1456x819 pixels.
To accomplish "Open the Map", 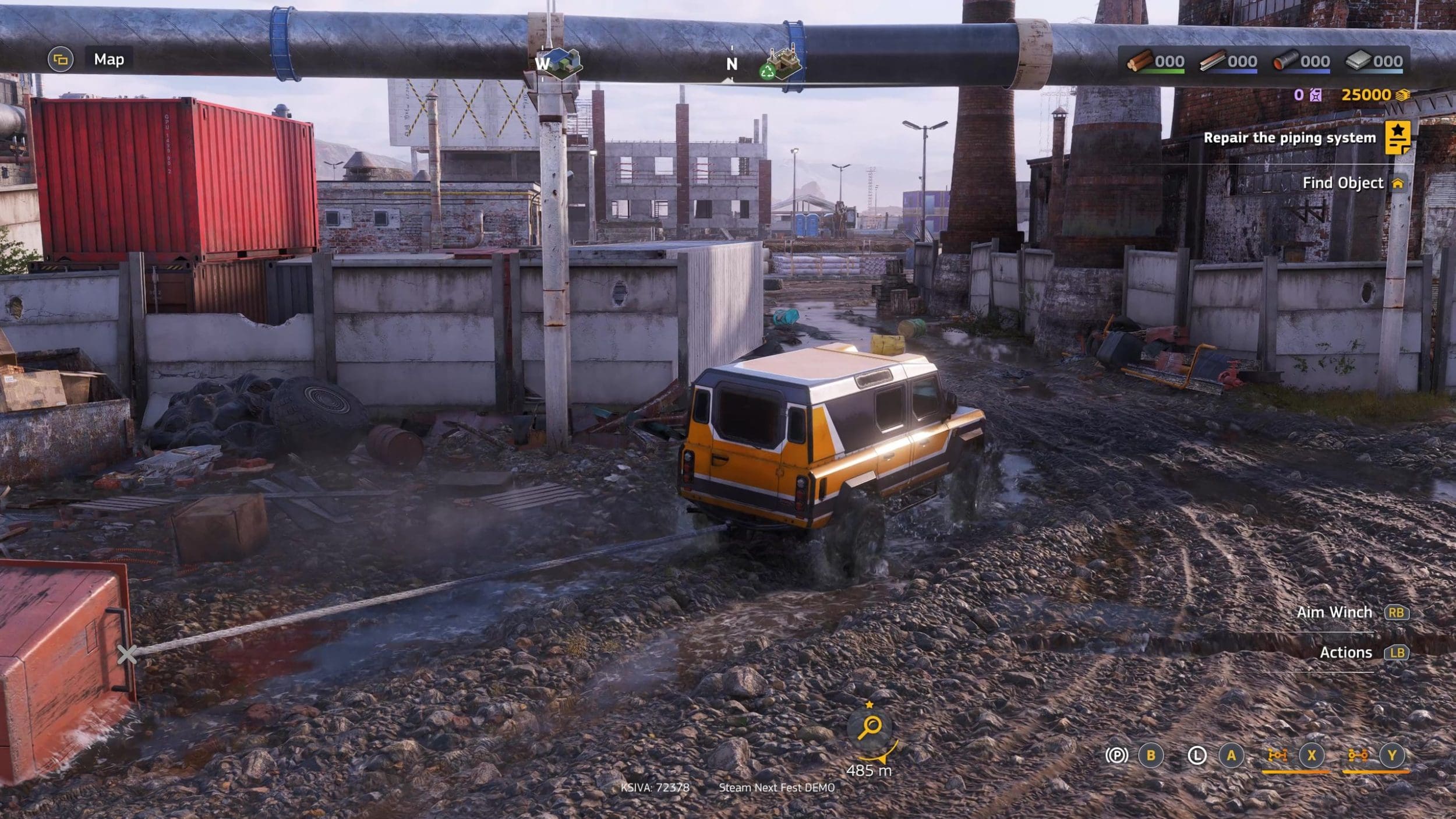I will click(108, 59).
